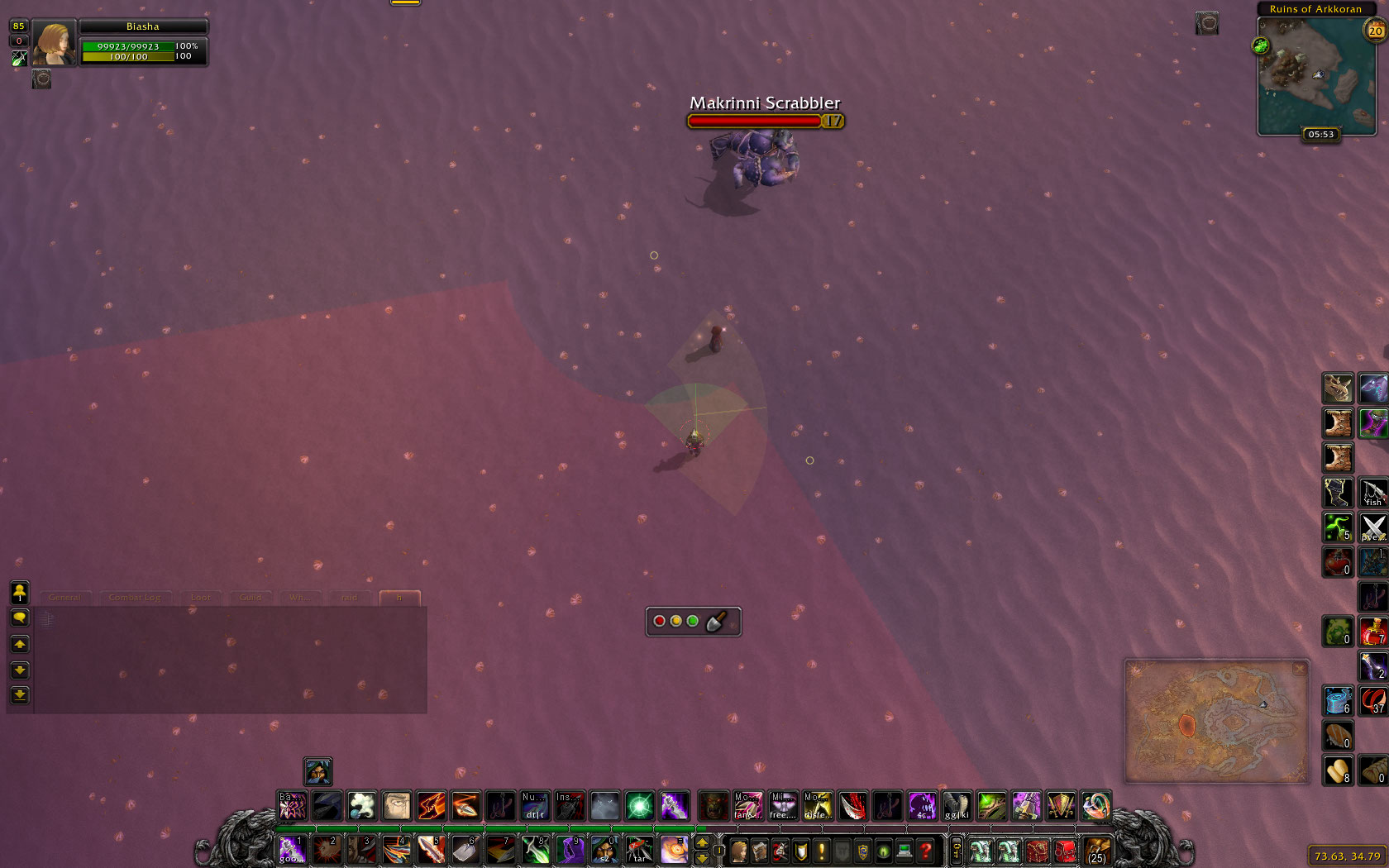Page the action bar up

[x=702, y=842]
